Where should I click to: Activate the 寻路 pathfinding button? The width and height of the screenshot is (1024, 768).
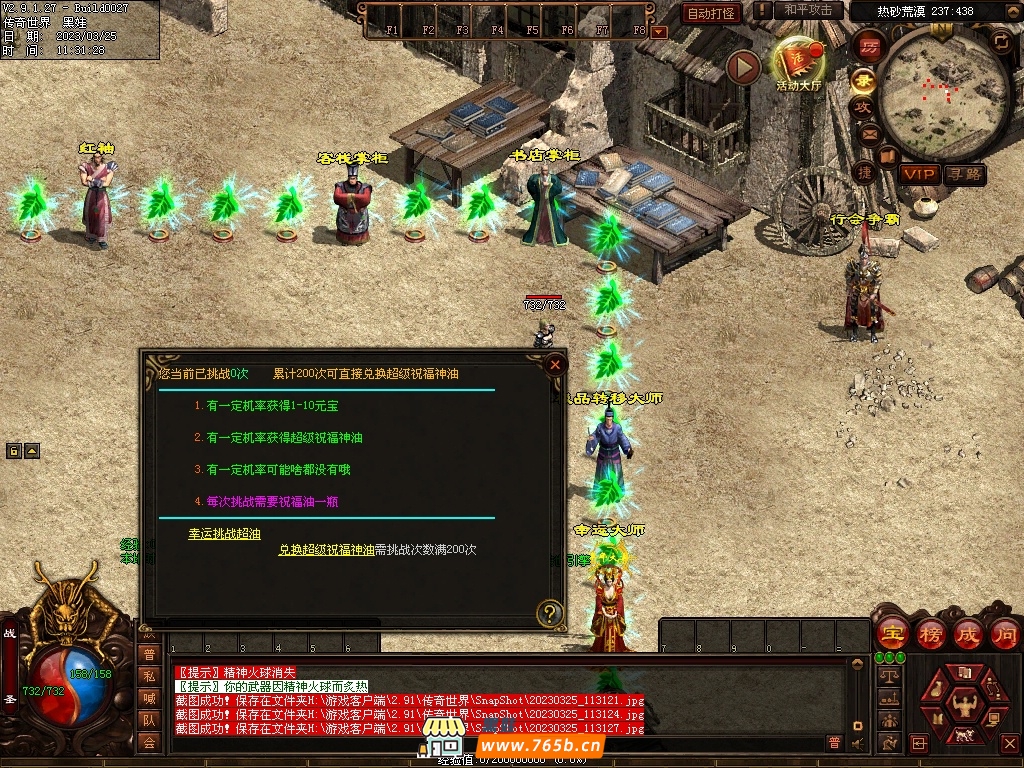pos(965,174)
